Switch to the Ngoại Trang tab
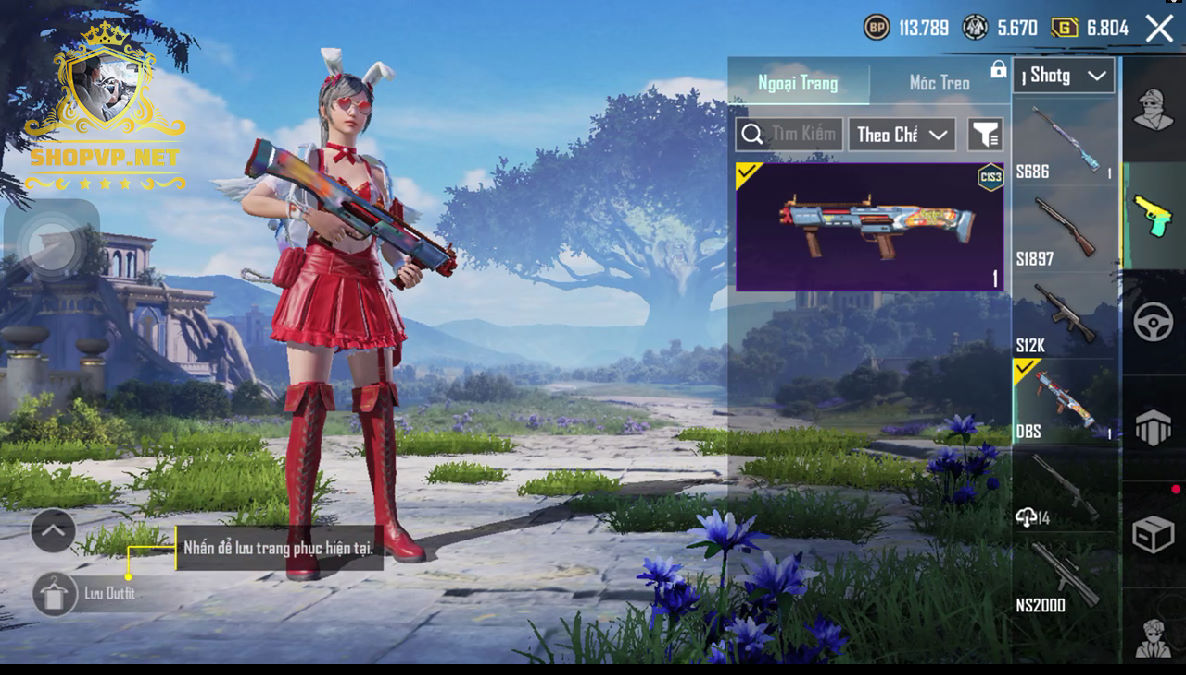1186x675 pixels. pyautogui.click(x=798, y=82)
